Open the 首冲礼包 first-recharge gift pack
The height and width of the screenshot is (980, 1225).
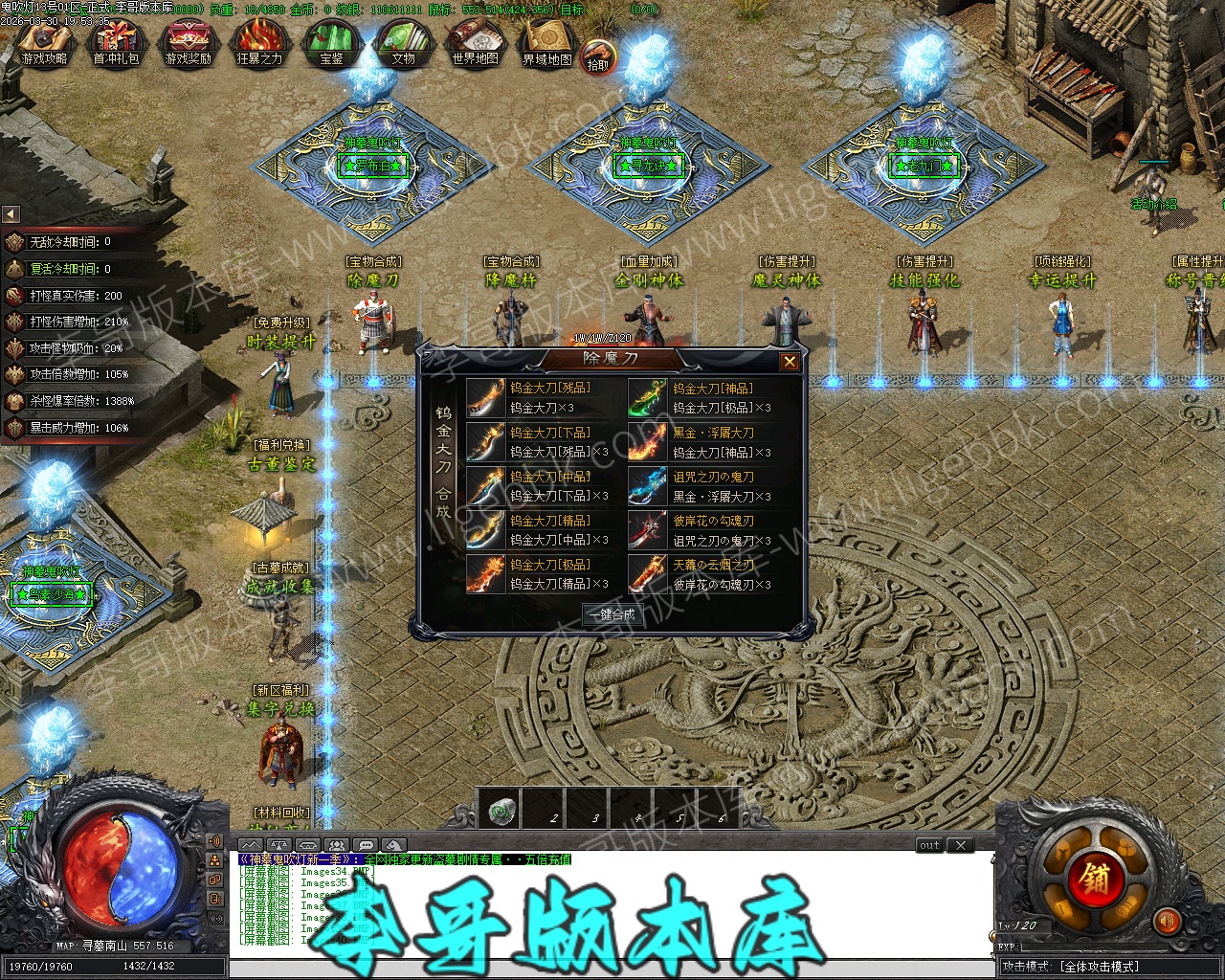pos(116,44)
